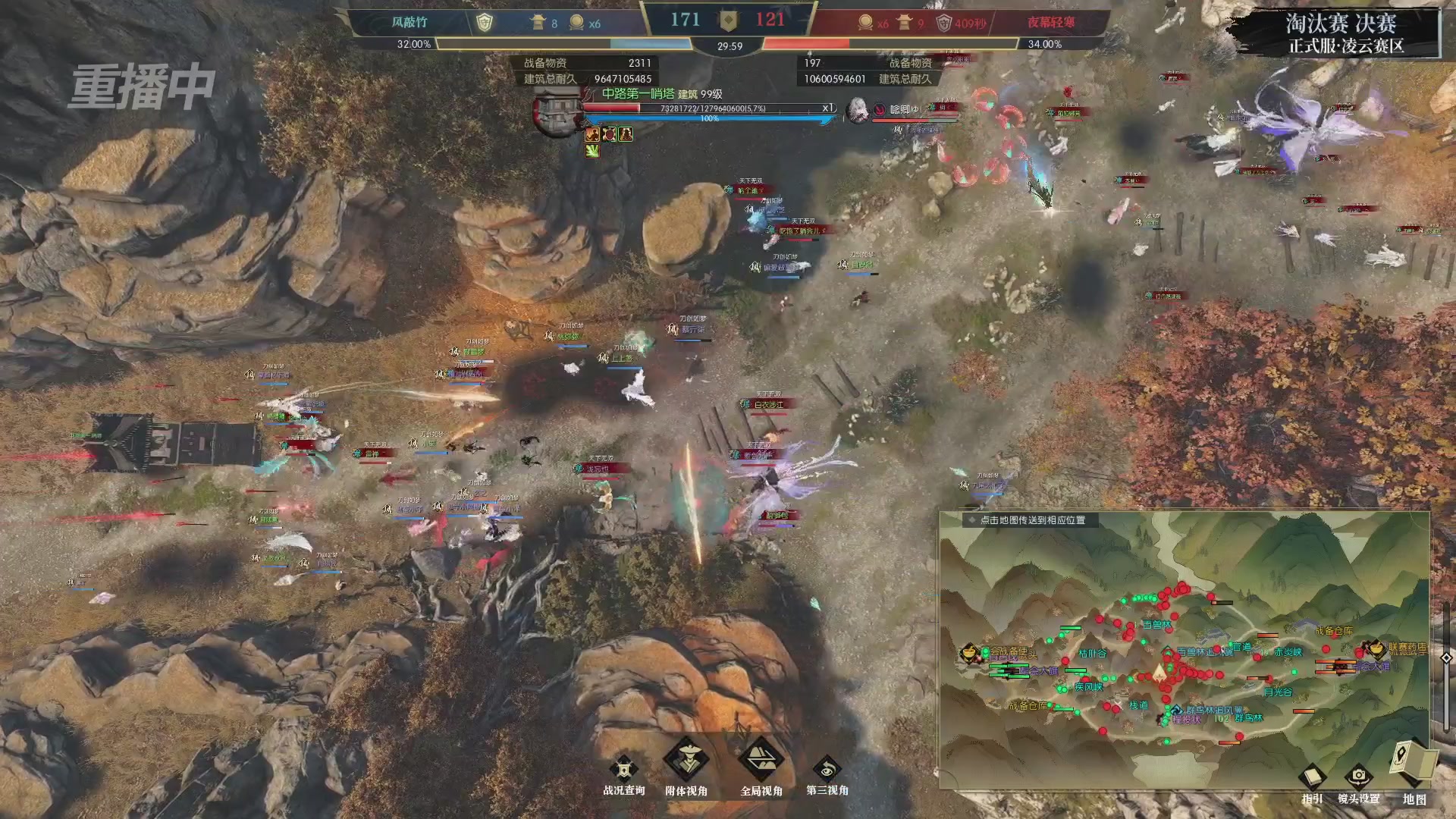Click the 点击地图传送到相应位置 map hint text
1456x819 pixels.
tap(1032, 520)
